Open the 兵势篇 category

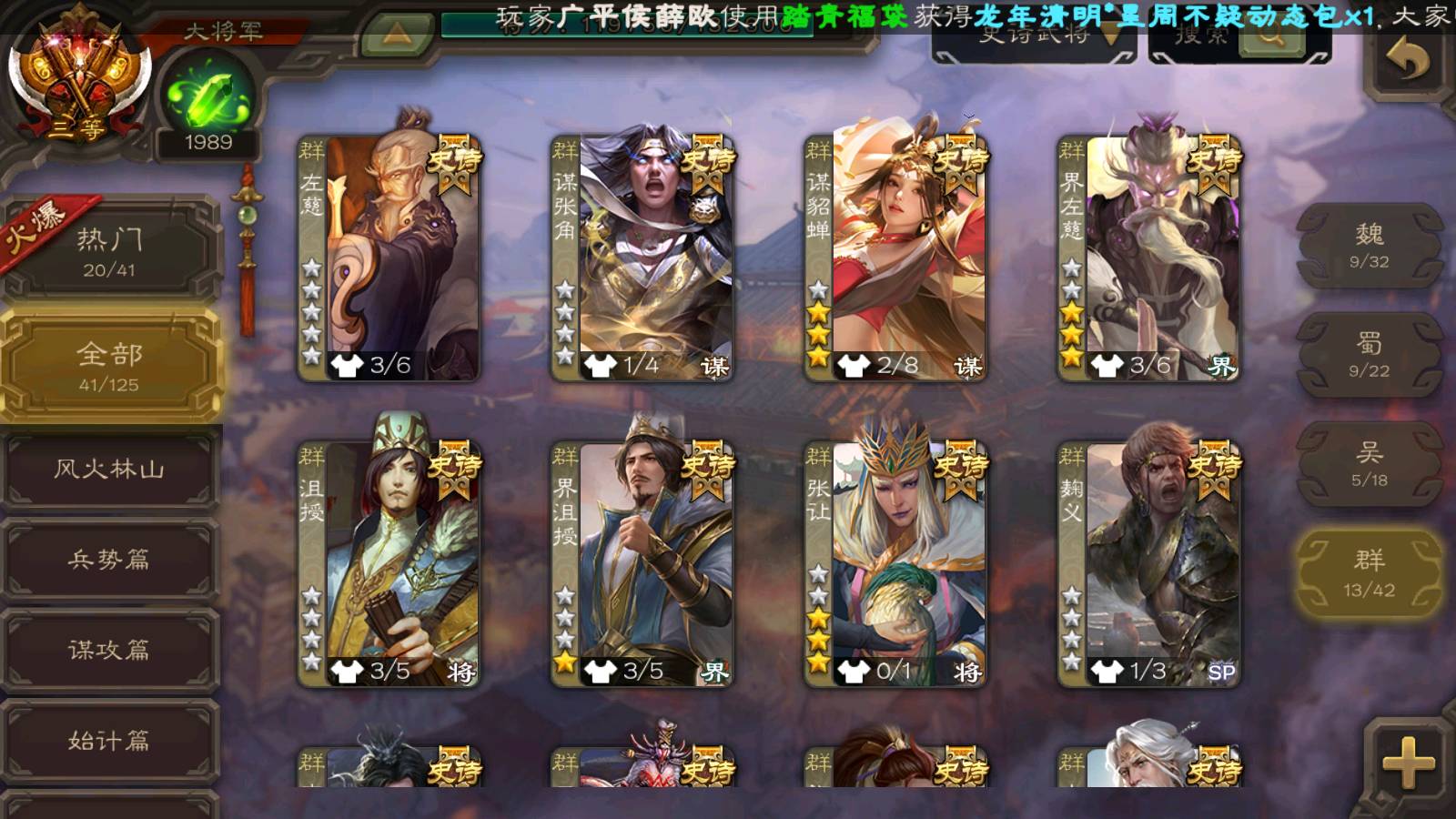(x=110, y=560)
